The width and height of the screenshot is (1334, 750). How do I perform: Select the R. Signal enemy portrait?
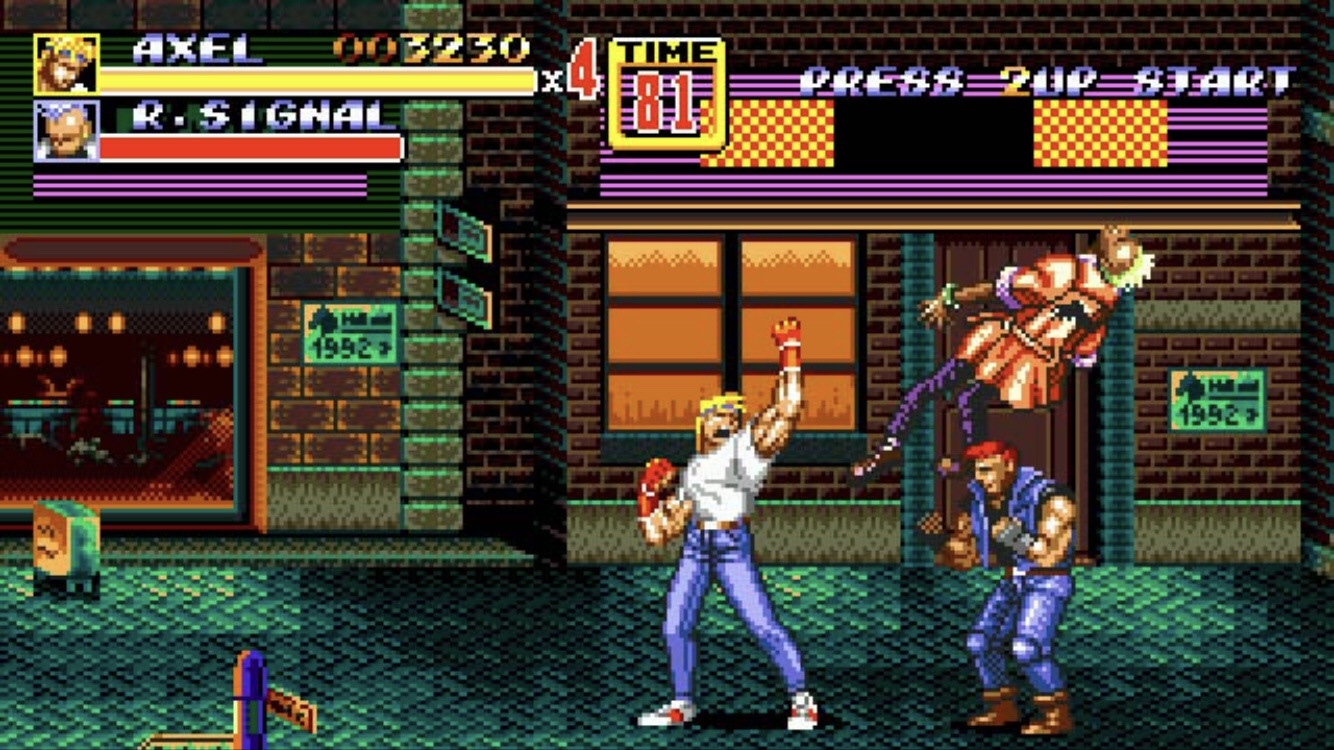coord(66,130)
